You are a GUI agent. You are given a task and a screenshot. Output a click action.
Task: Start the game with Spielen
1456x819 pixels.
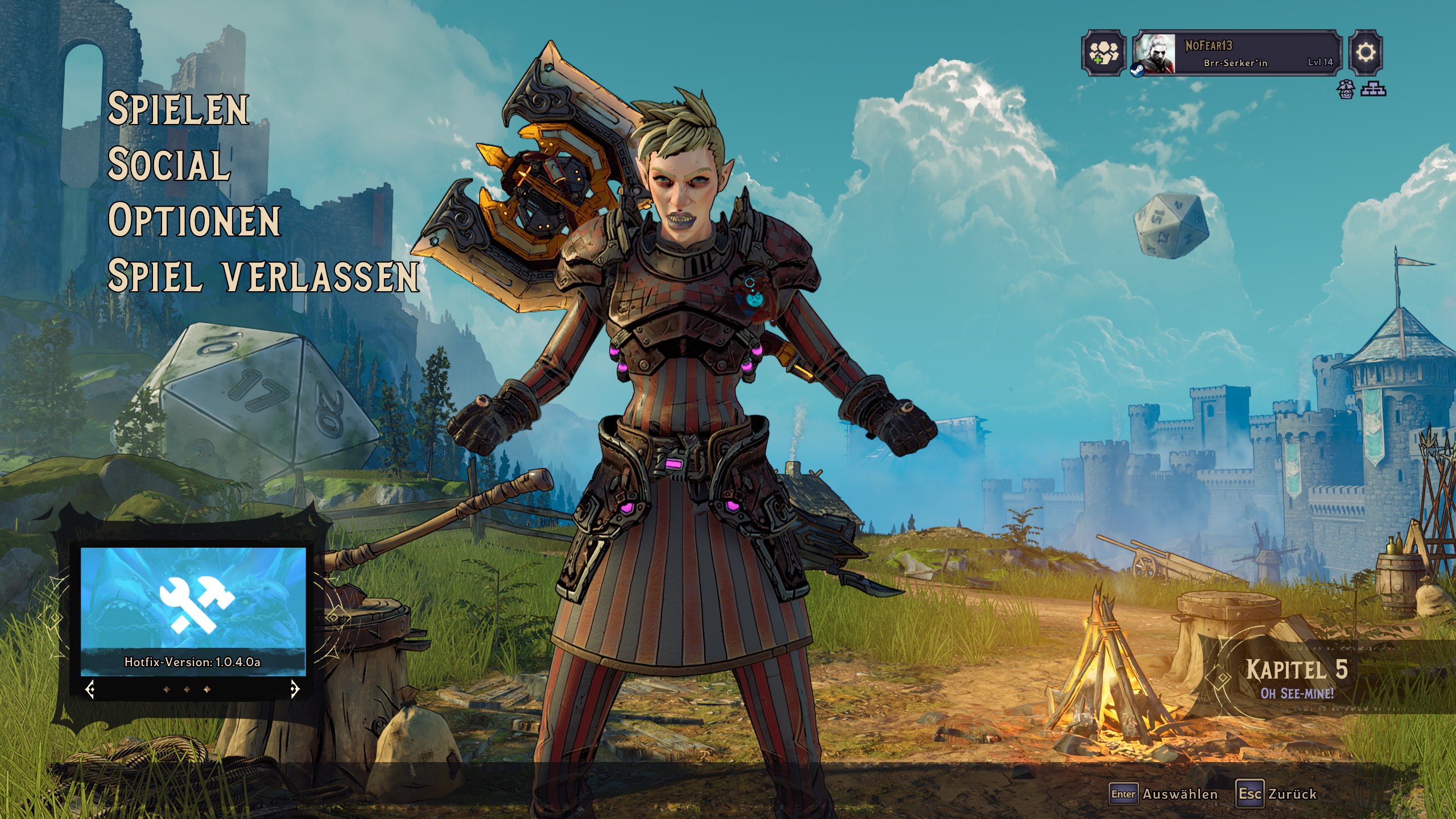pyautogui.click(x=178, y=109)
